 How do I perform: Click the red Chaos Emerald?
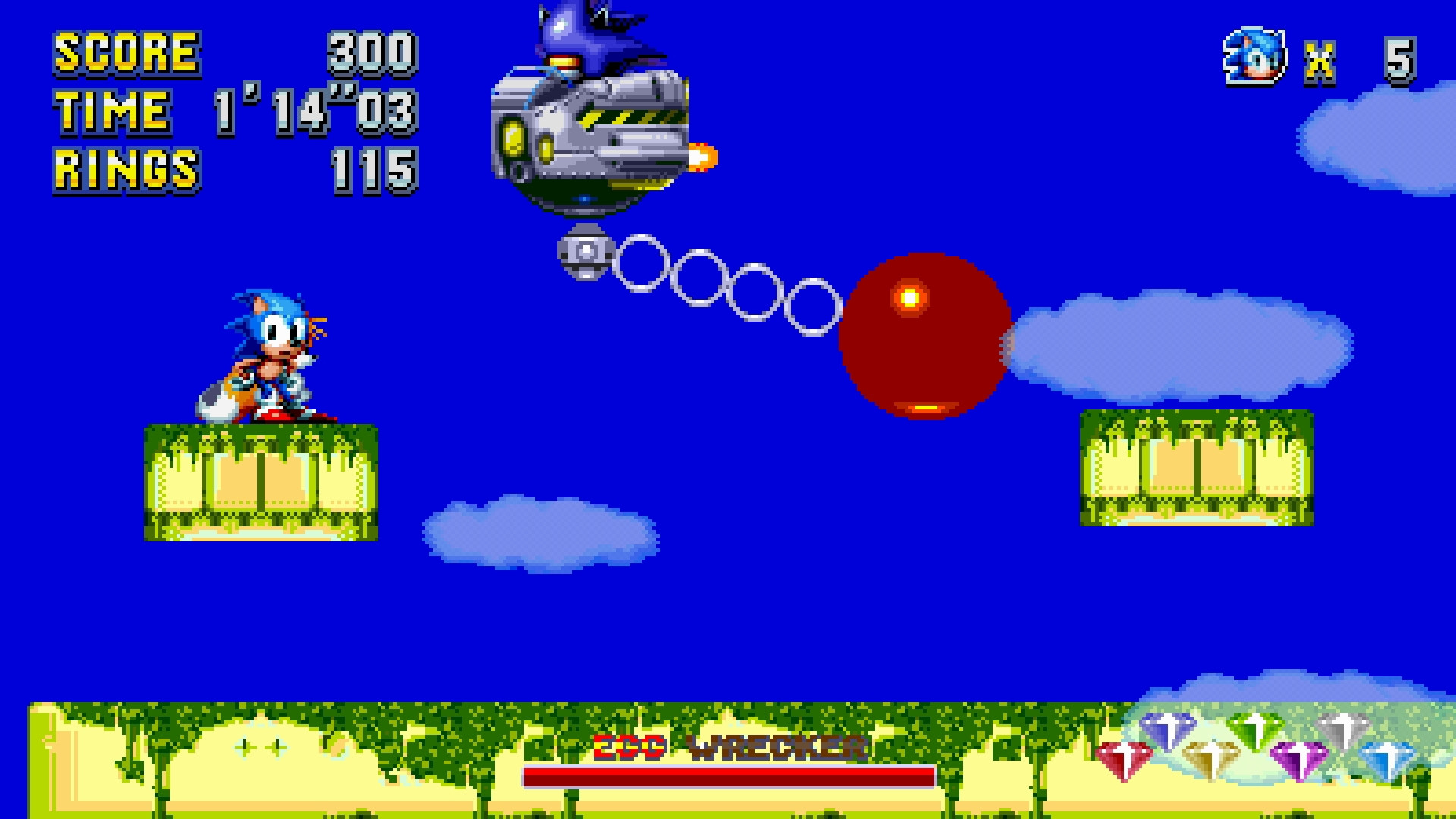point(1125,758)
